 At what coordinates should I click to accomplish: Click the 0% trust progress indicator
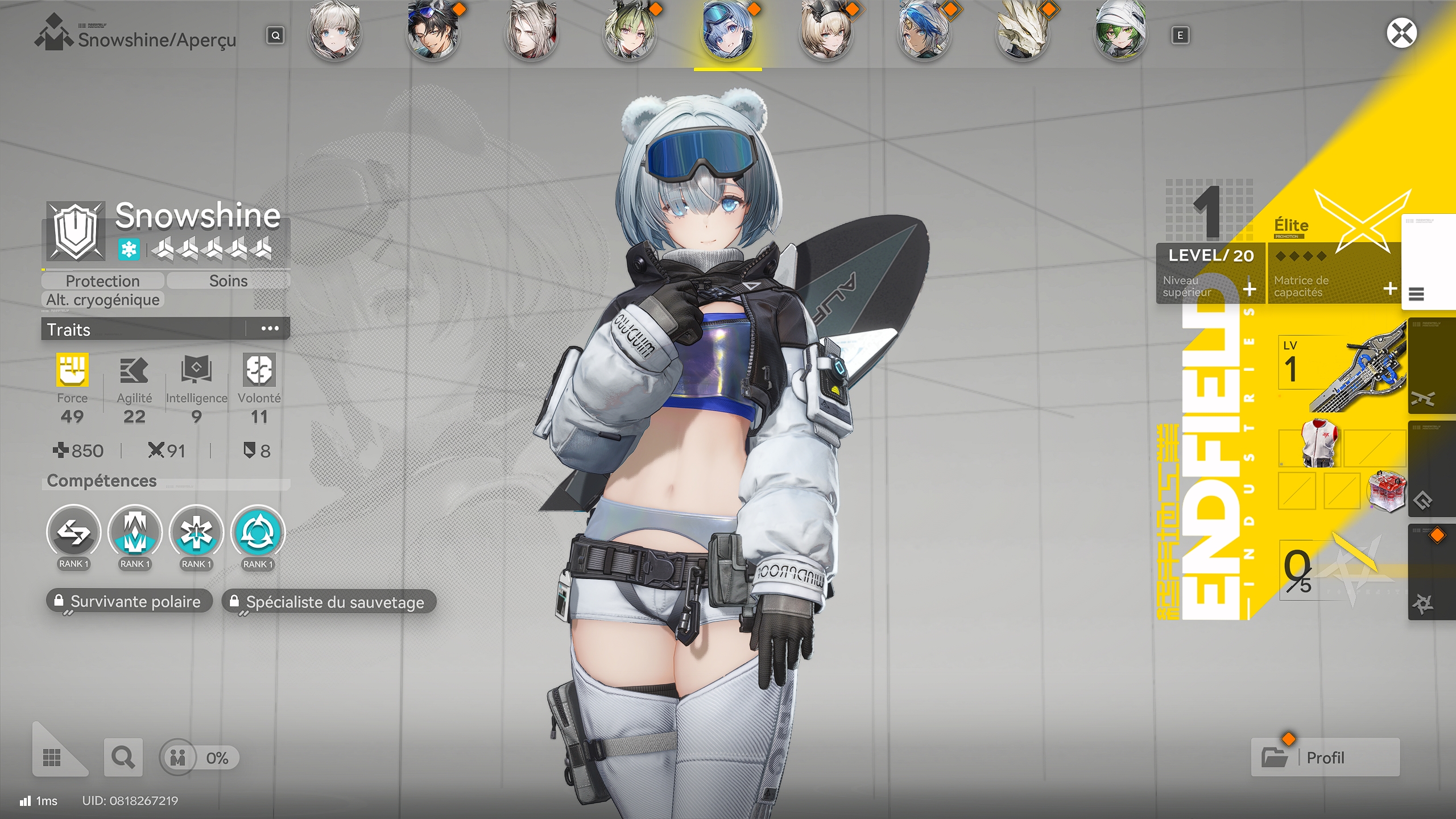coord(199,758)
